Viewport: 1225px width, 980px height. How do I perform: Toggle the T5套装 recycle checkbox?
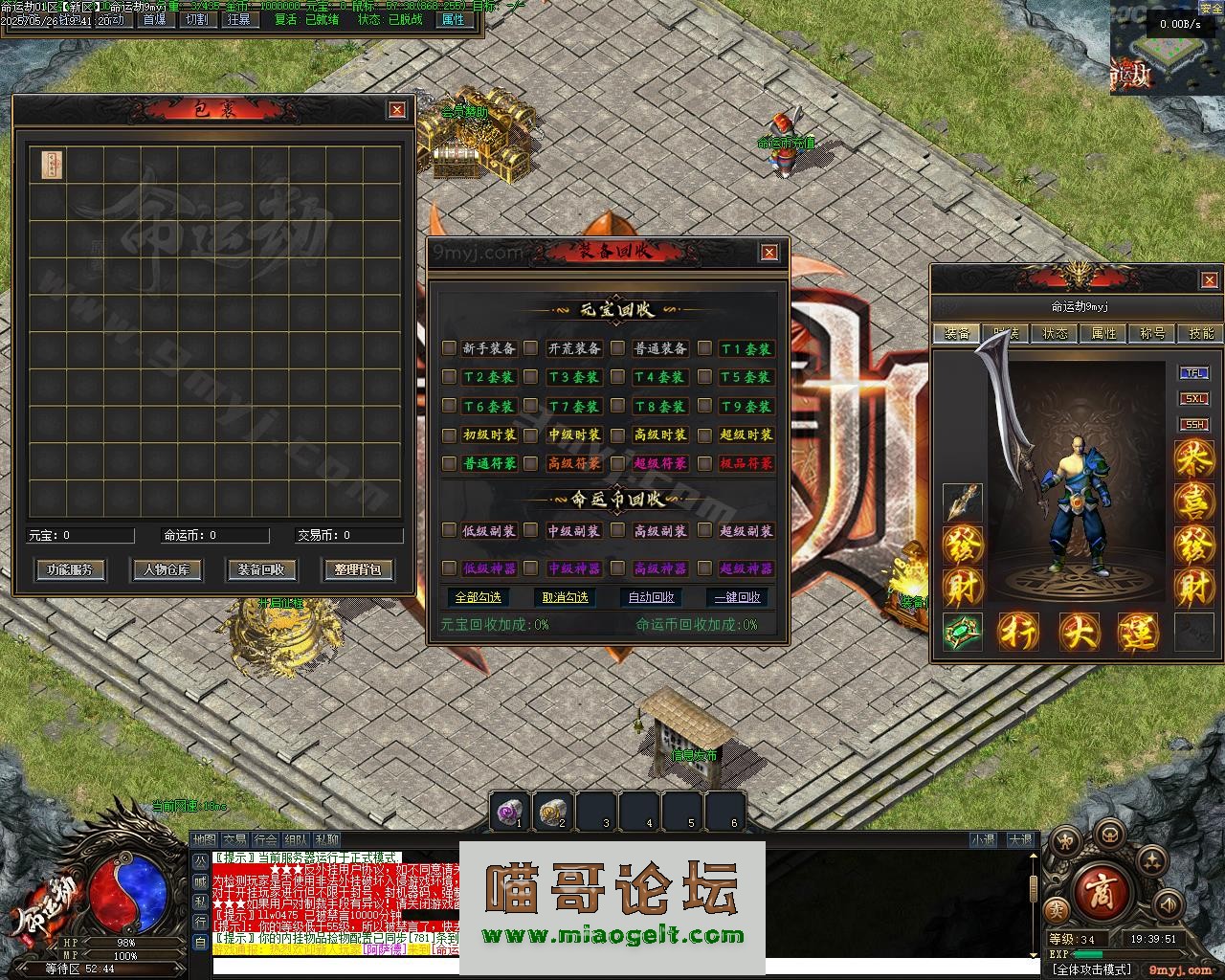705,377
